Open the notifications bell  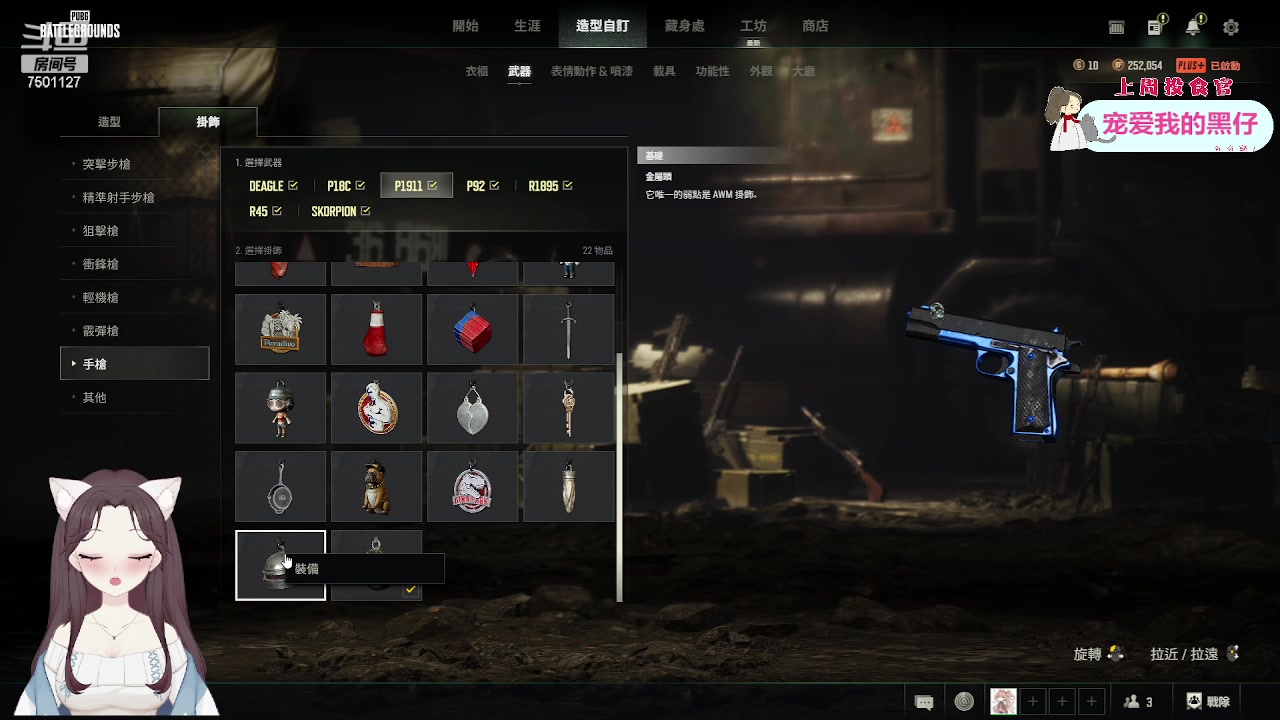click(x=1193, y=27)
